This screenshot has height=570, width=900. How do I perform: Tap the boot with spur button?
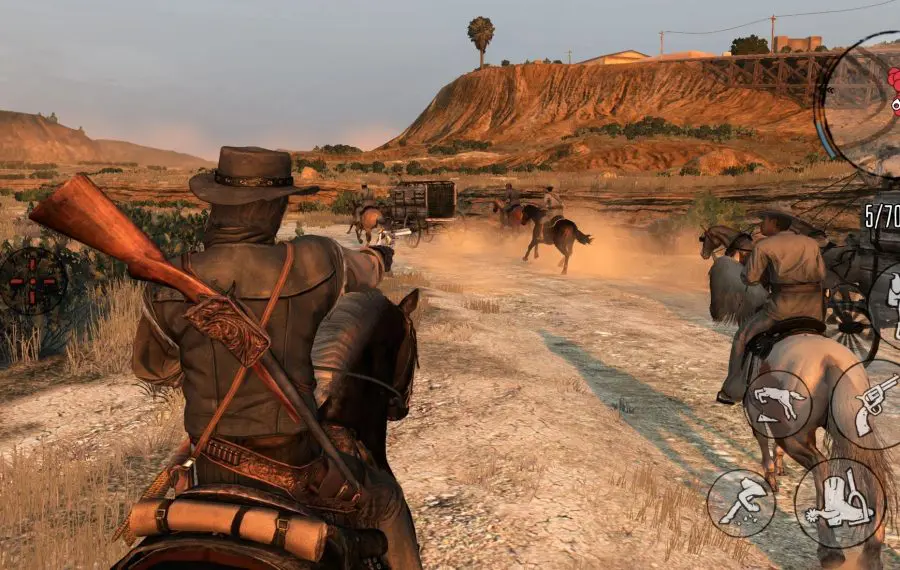click(x=839, y=503)
